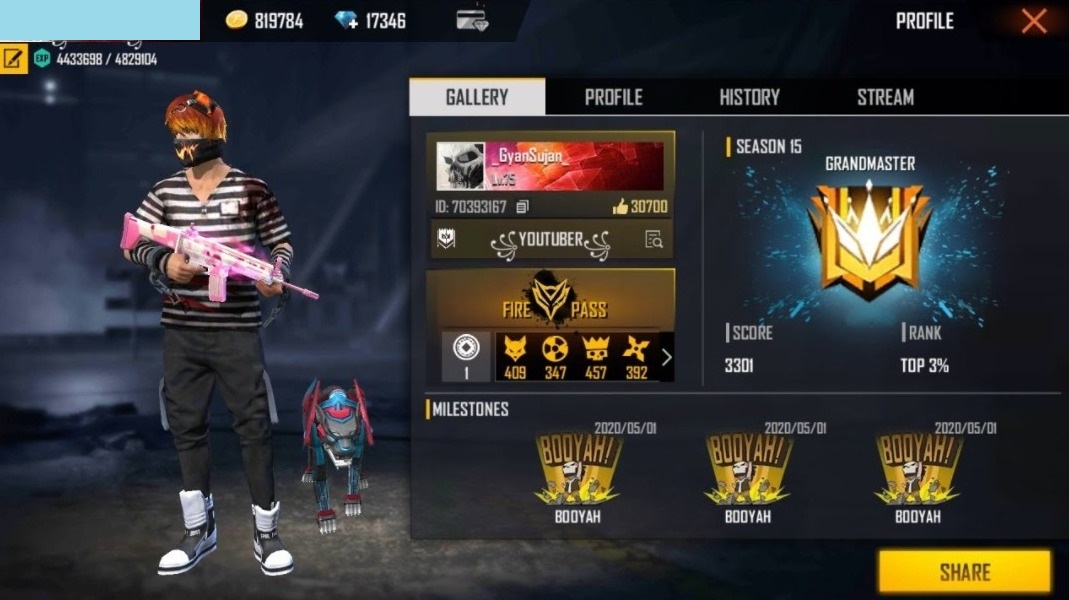Select the Stream tab
The width and height of the screenshot is (1069, 600).
(x=885, y=97)
